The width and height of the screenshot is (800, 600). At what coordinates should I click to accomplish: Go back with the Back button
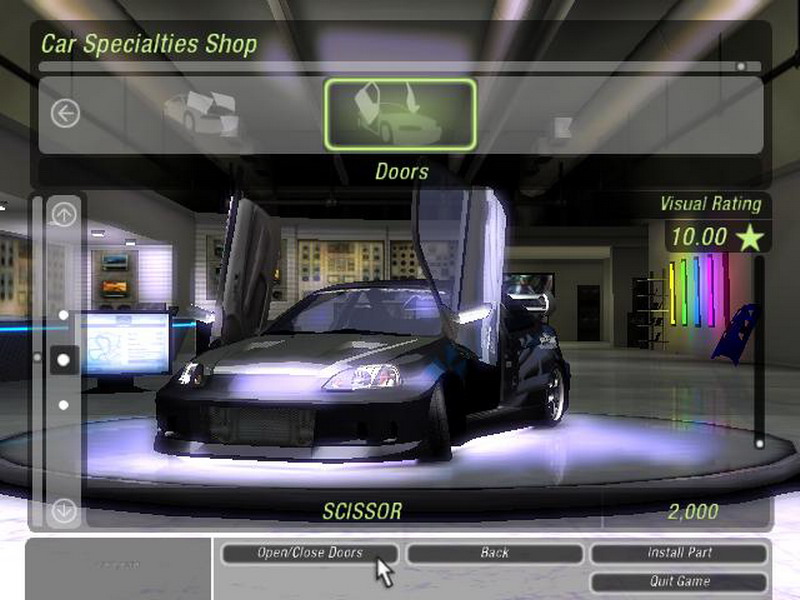point(494,553)
